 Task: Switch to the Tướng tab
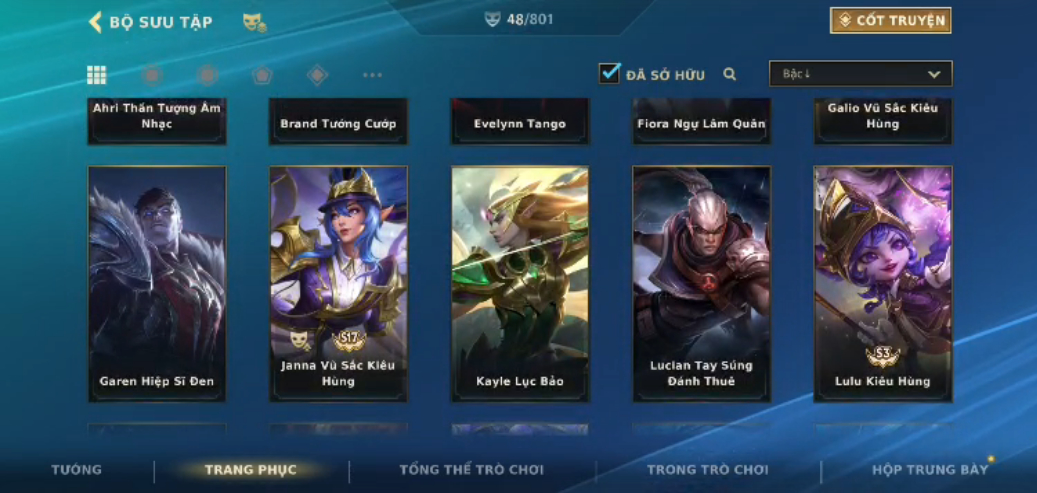tap(77, 470)
